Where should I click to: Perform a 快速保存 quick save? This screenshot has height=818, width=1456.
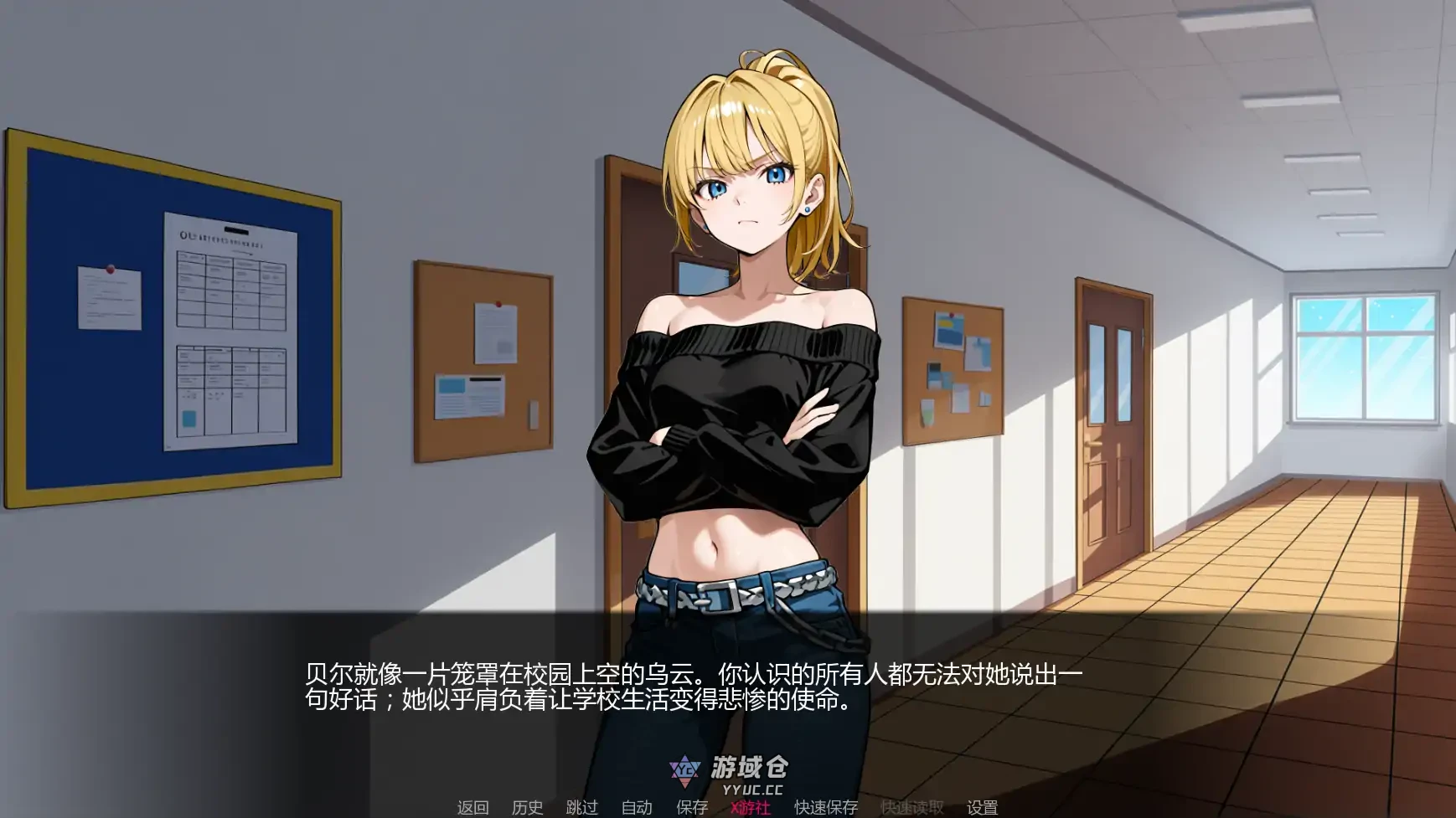825,809
